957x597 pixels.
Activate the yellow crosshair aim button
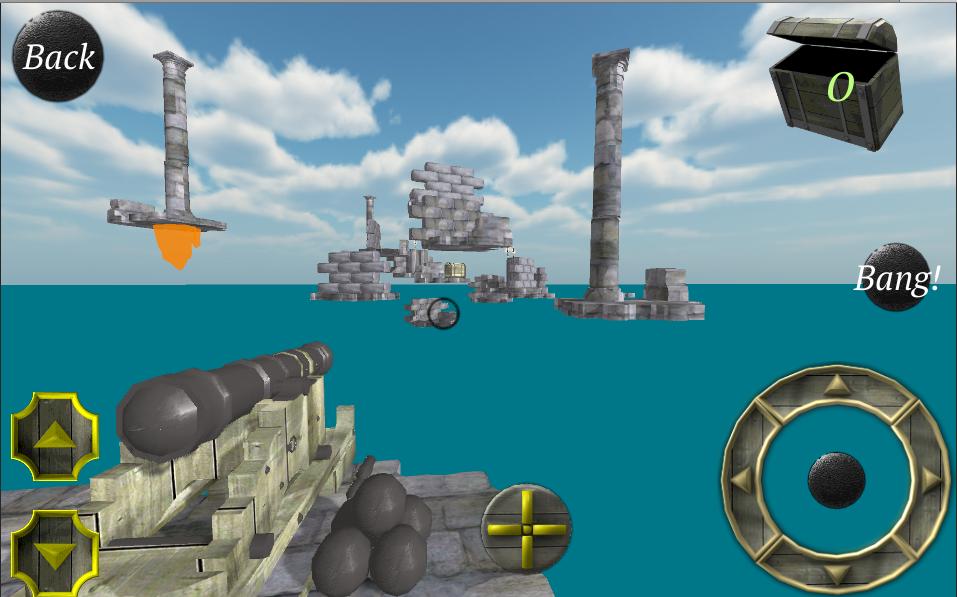[x=526, y=528]
